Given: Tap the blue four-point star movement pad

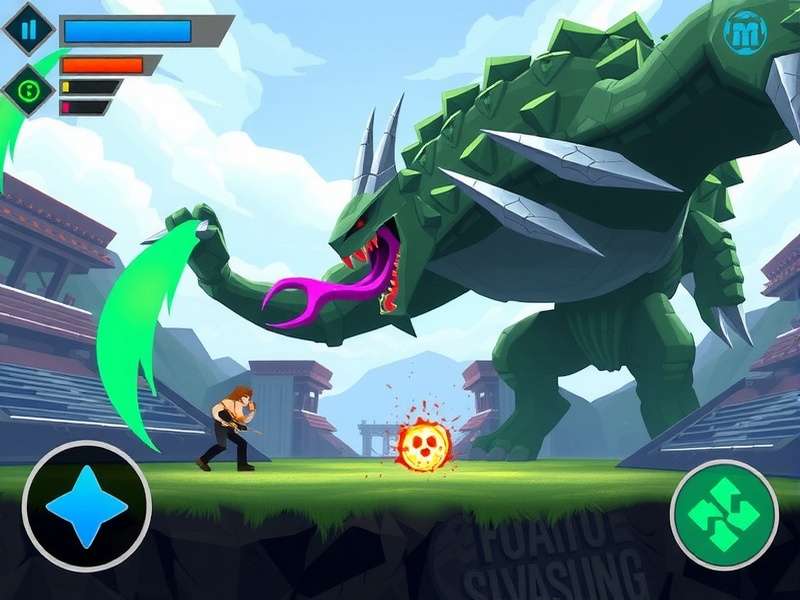Looking at the screenshot, I should (87, 505).
